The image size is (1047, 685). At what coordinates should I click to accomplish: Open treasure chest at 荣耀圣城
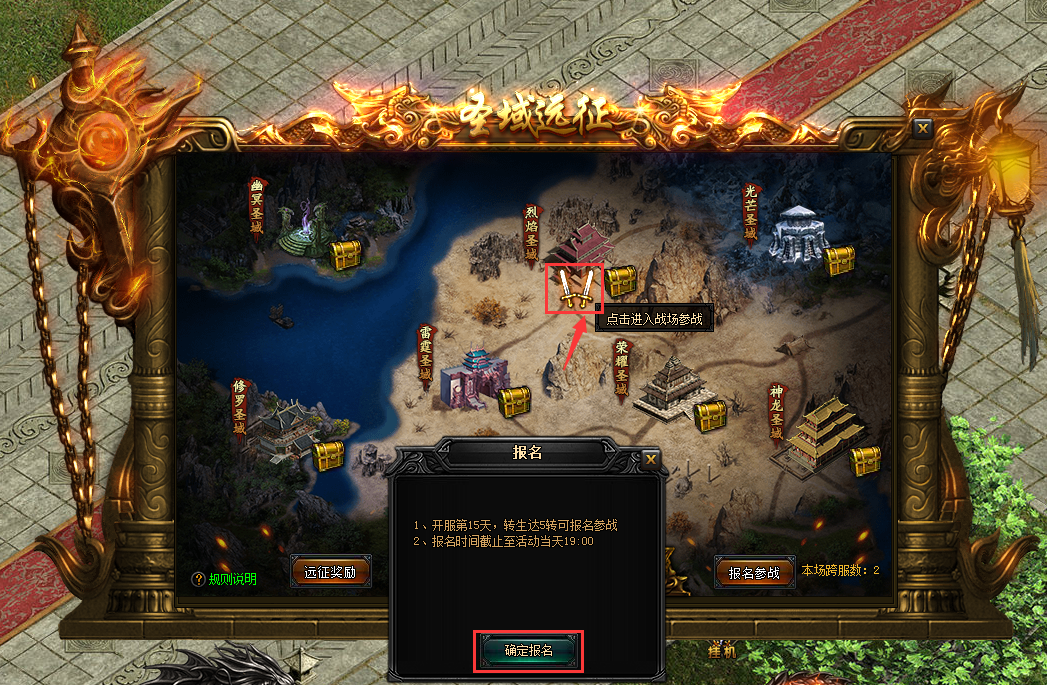point(710,414)
